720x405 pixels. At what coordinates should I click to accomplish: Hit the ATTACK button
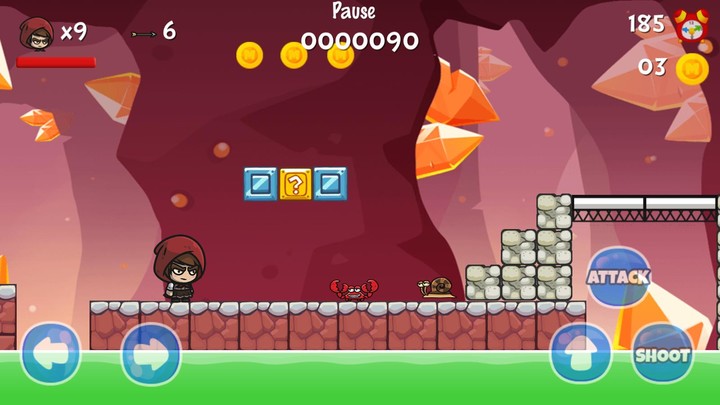(618, 277)
